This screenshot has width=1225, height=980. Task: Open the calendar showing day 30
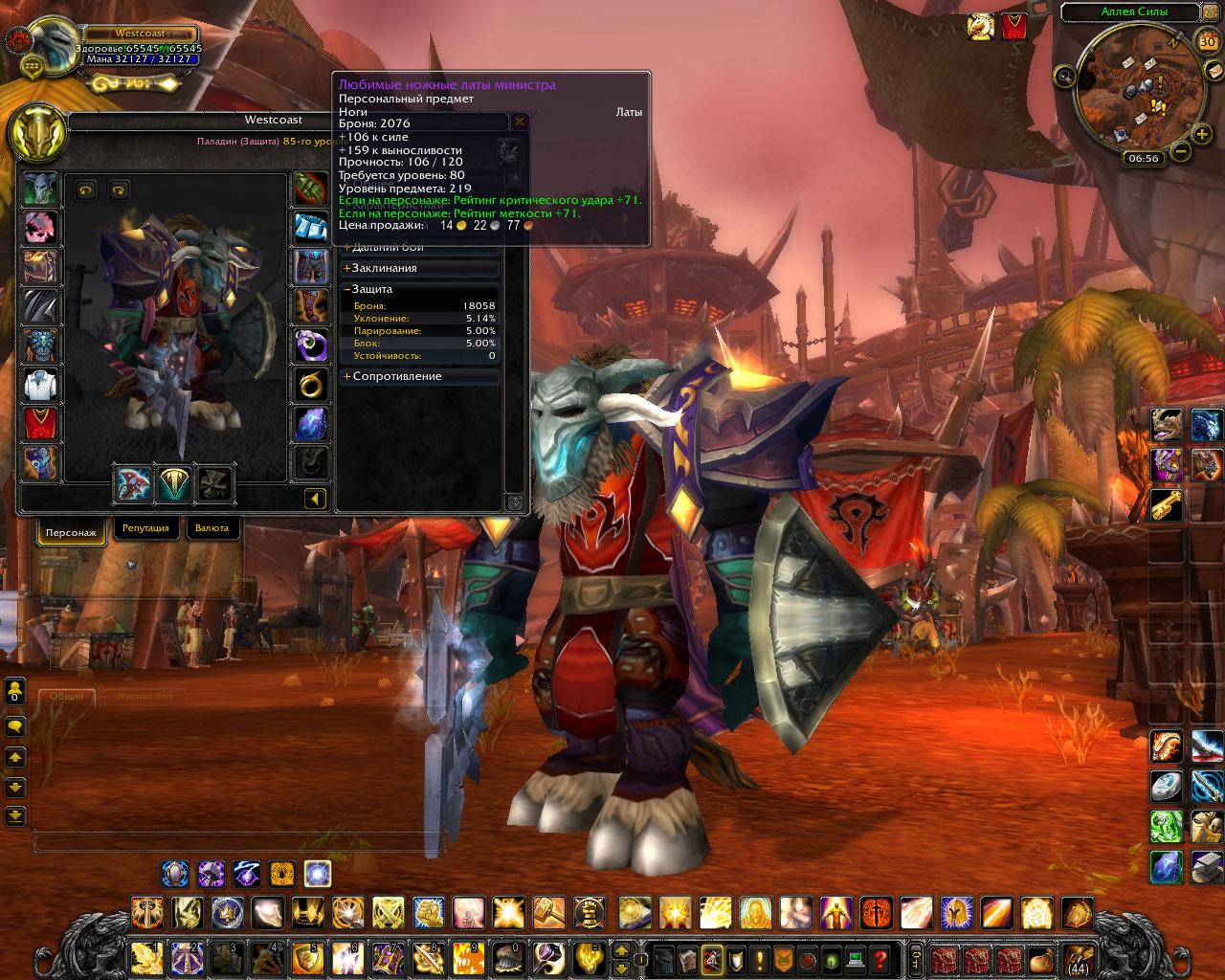(1208, 41)
